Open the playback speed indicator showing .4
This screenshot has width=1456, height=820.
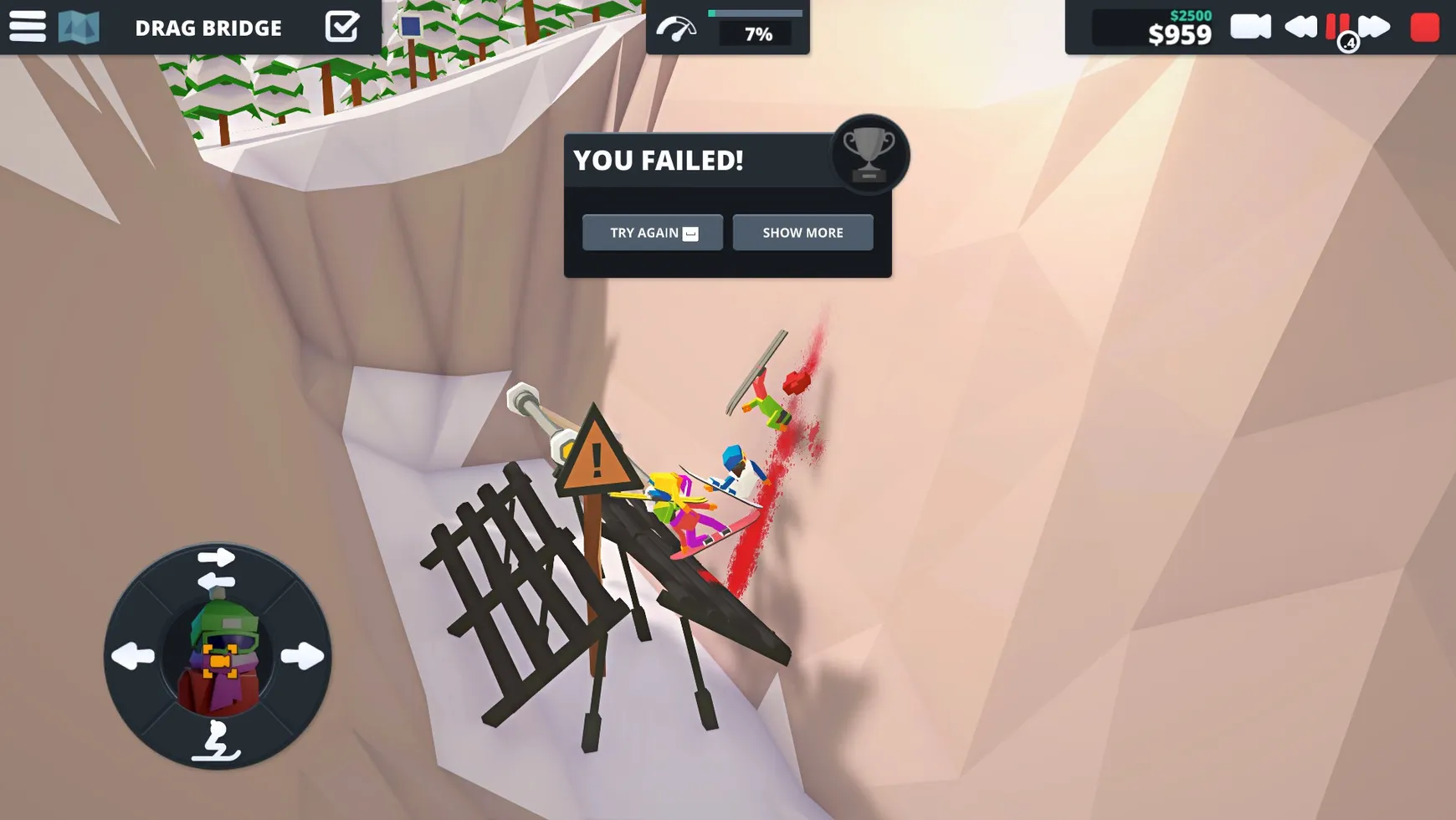(1347, 43)
